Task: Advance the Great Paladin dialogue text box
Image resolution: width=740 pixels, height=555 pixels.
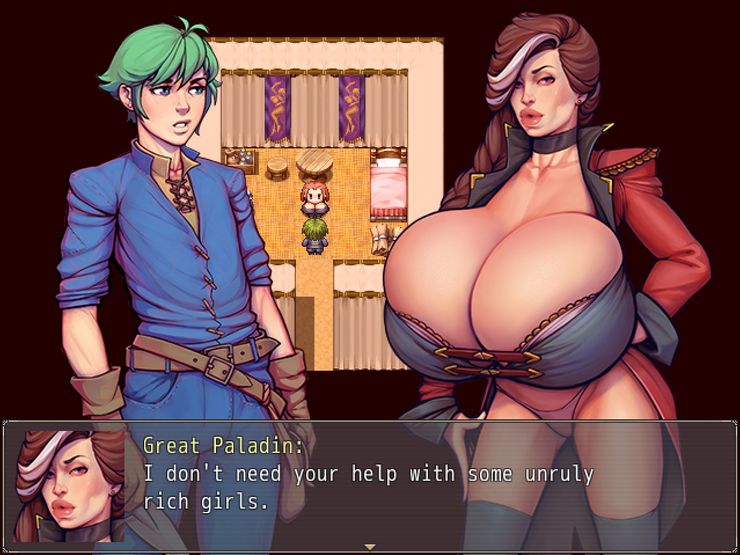Action: (x=400, y=486)
